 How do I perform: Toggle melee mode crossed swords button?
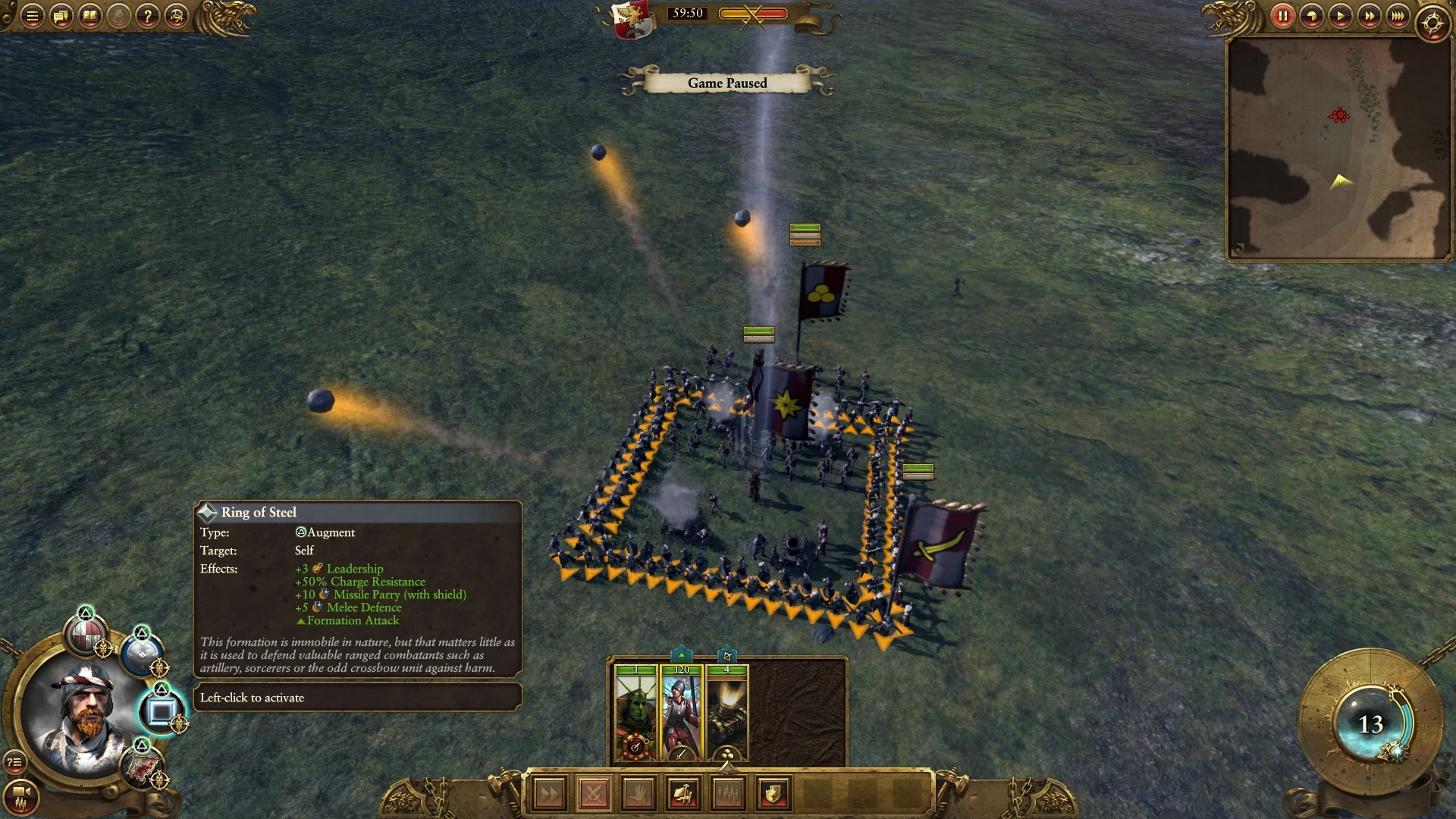tap(594, 794)
